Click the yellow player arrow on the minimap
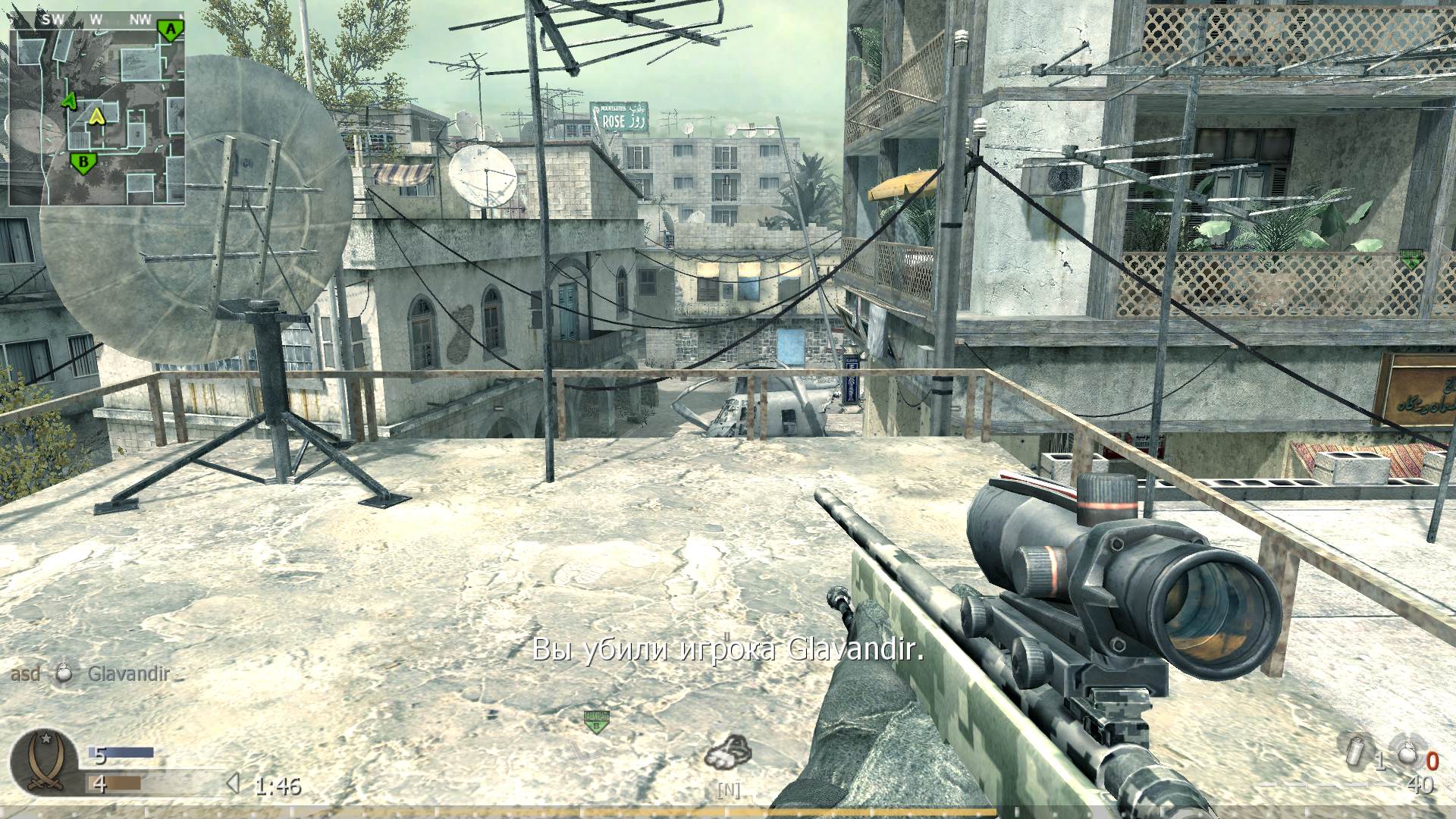Screen dimensions: 1456x819 97,117
